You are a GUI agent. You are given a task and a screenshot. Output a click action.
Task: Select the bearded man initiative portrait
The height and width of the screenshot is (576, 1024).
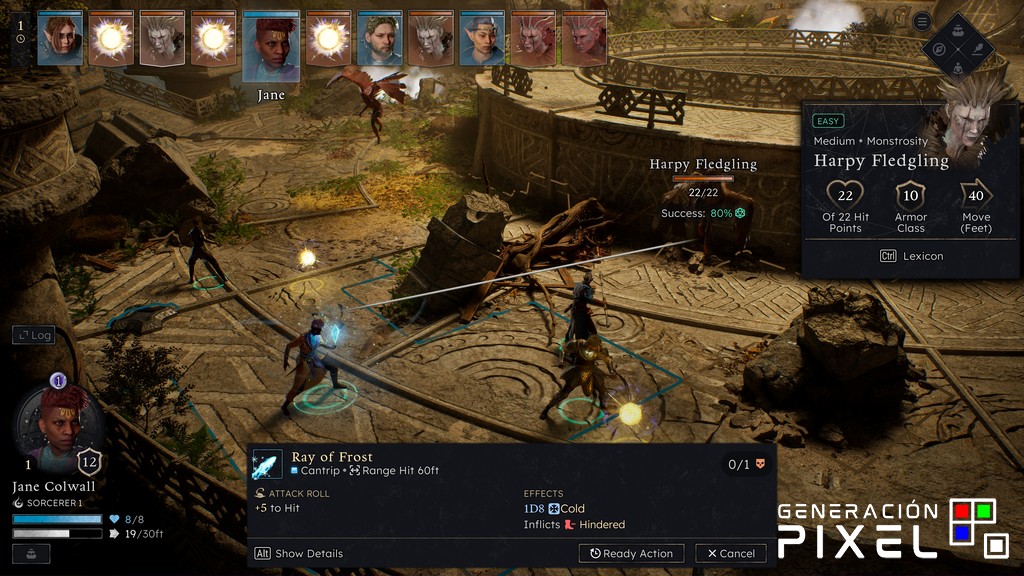pos(380,39)
